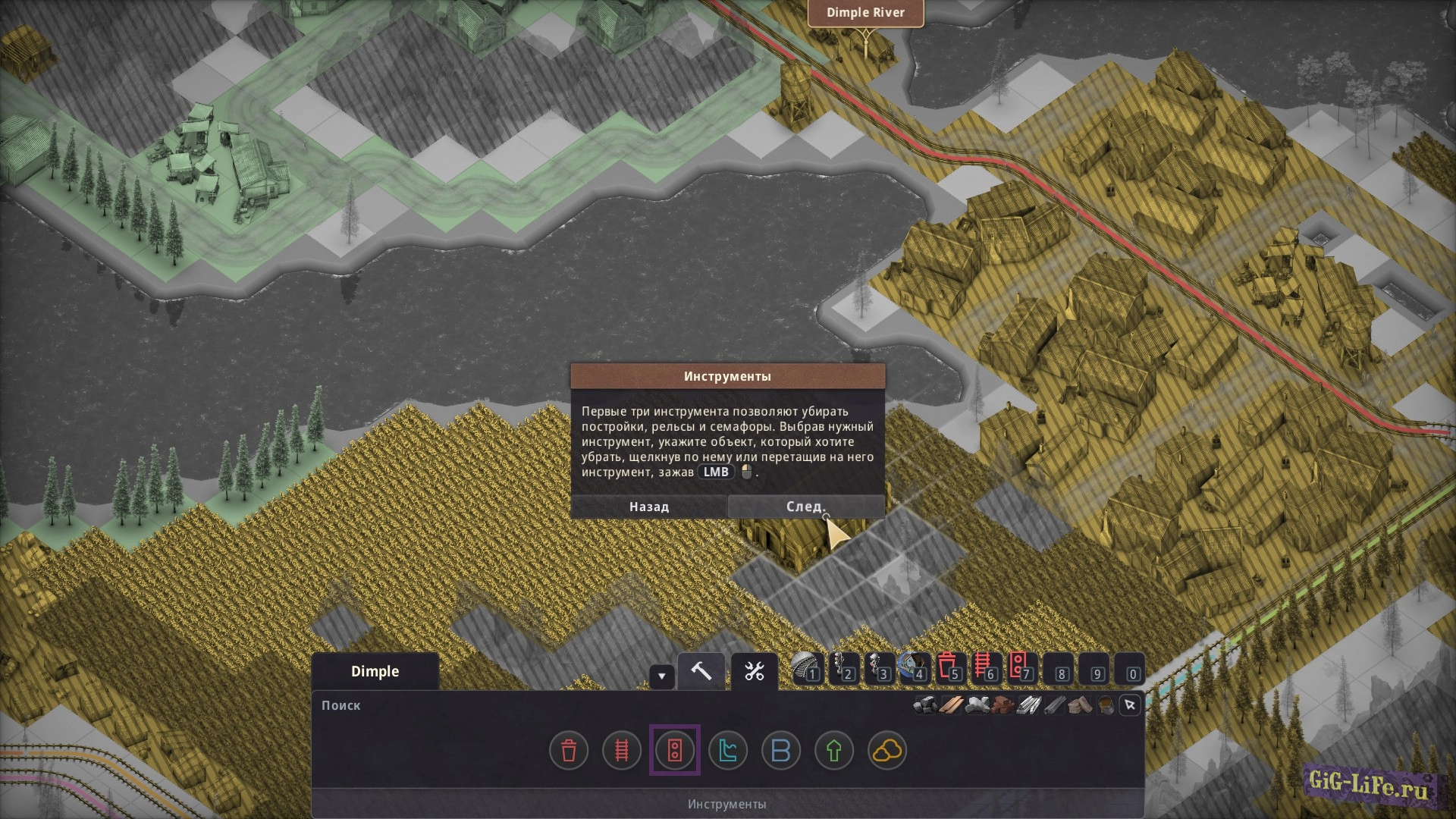Activate the teal terrain tool

(x=728, y=751)
